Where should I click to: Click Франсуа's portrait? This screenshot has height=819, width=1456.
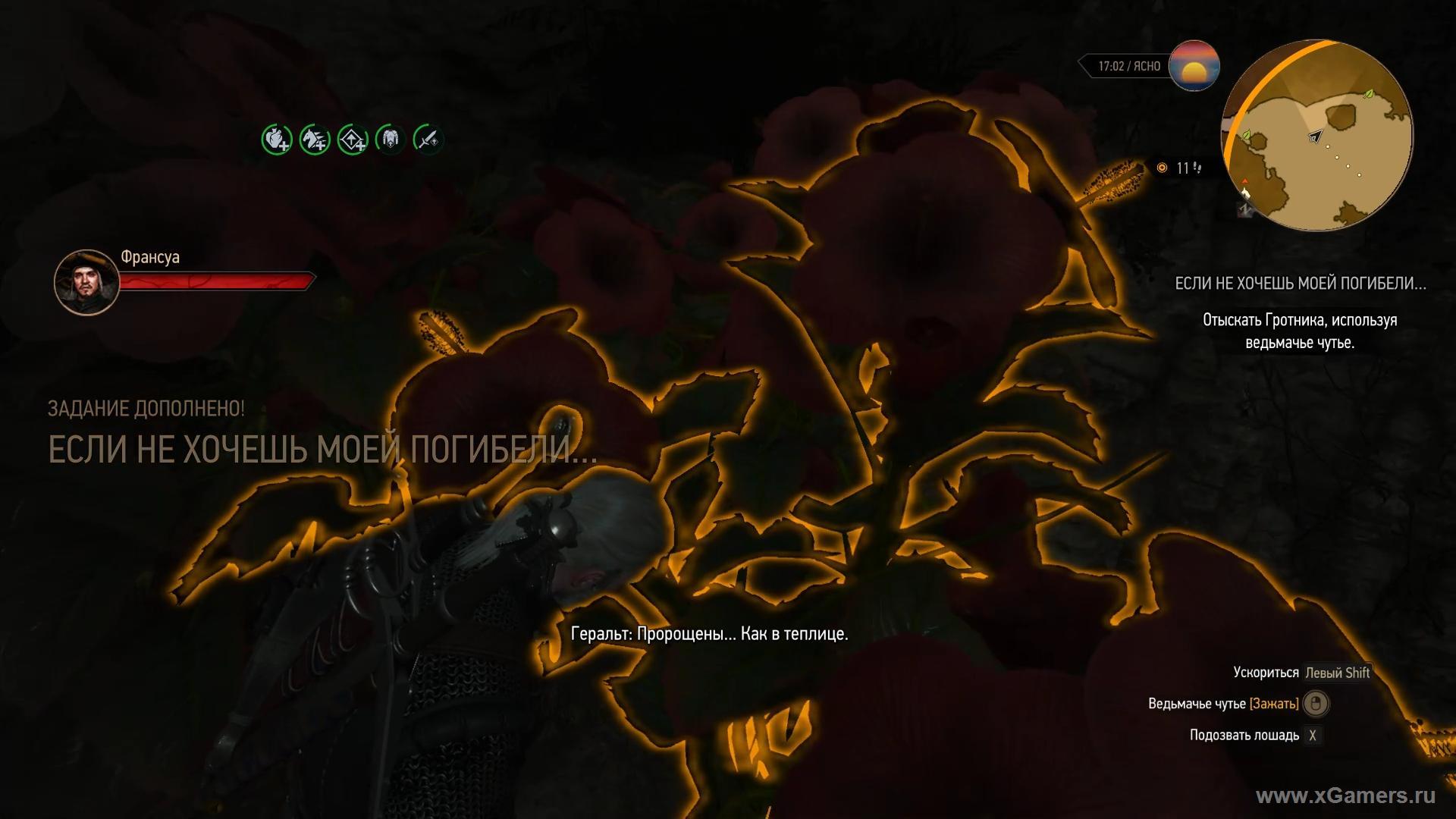(86, 282)
